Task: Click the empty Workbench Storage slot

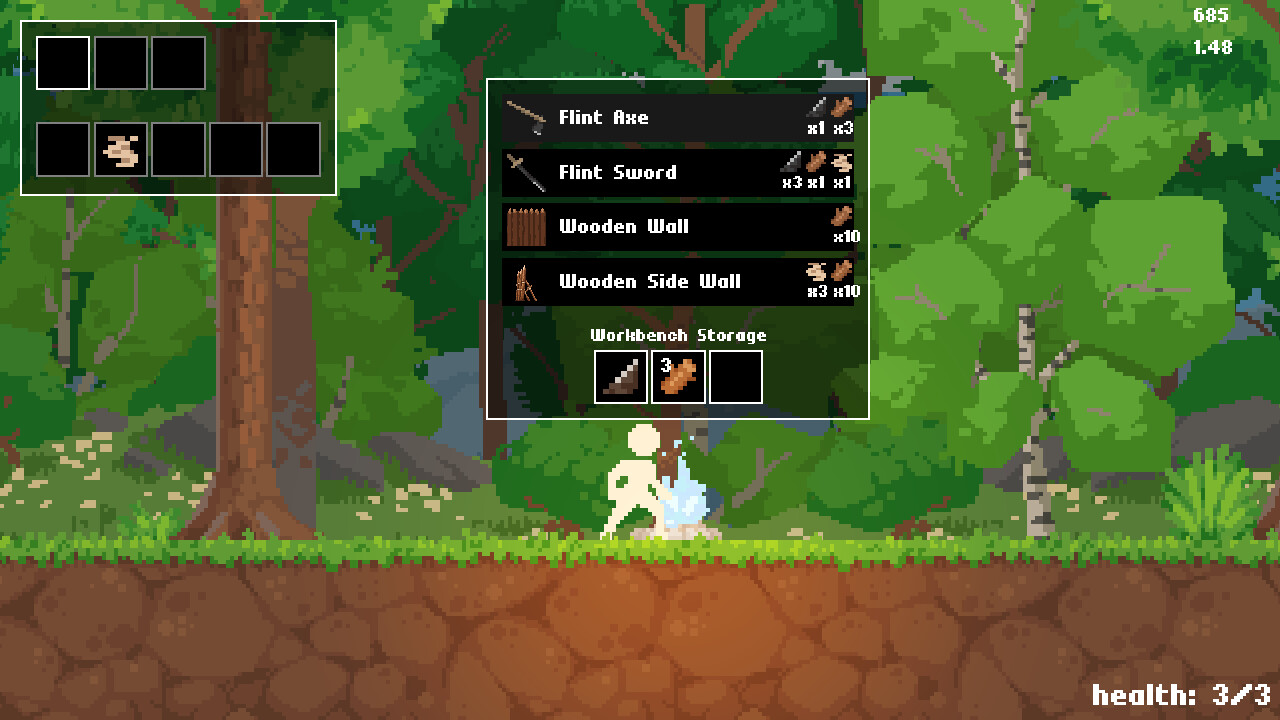Action: pos(736,375)
